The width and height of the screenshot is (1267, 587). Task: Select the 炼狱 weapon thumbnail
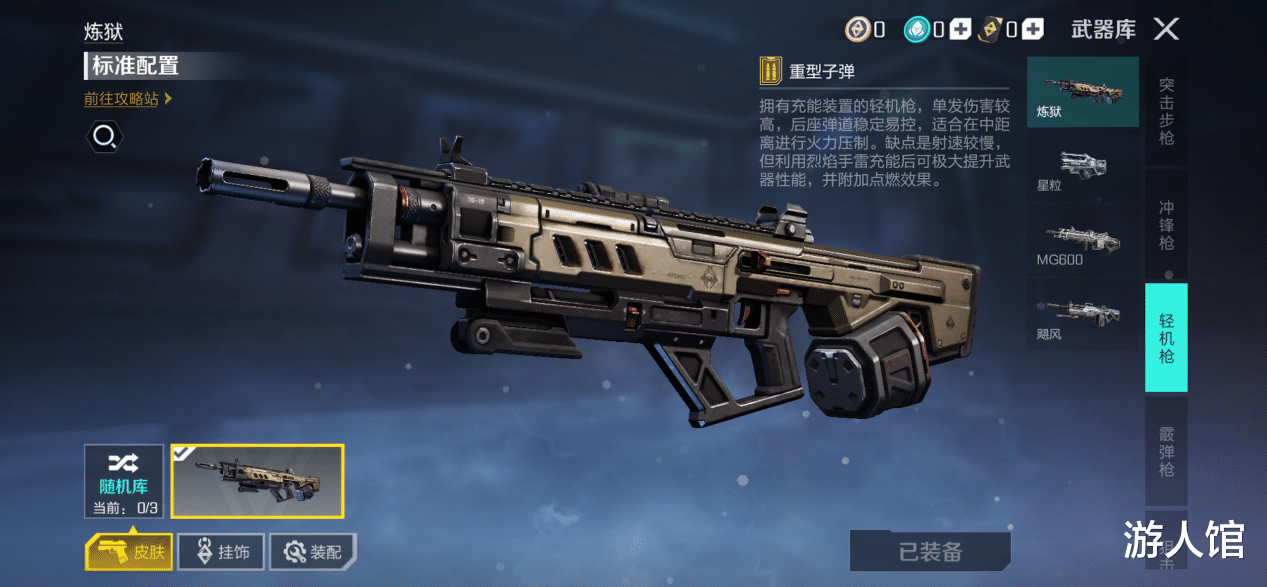(x=1083, y=91)
